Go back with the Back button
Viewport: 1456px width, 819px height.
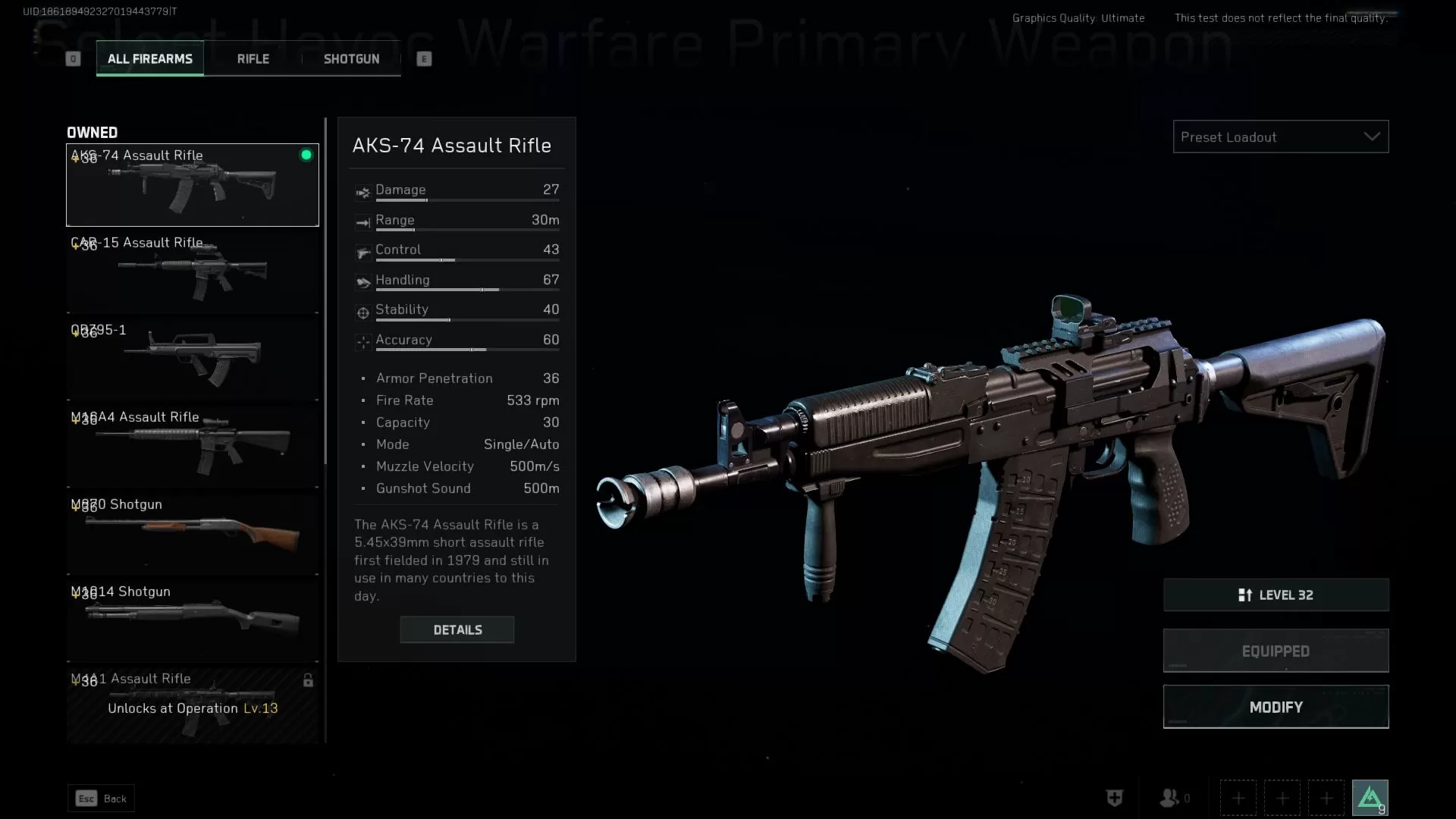[x=101, y=799]
